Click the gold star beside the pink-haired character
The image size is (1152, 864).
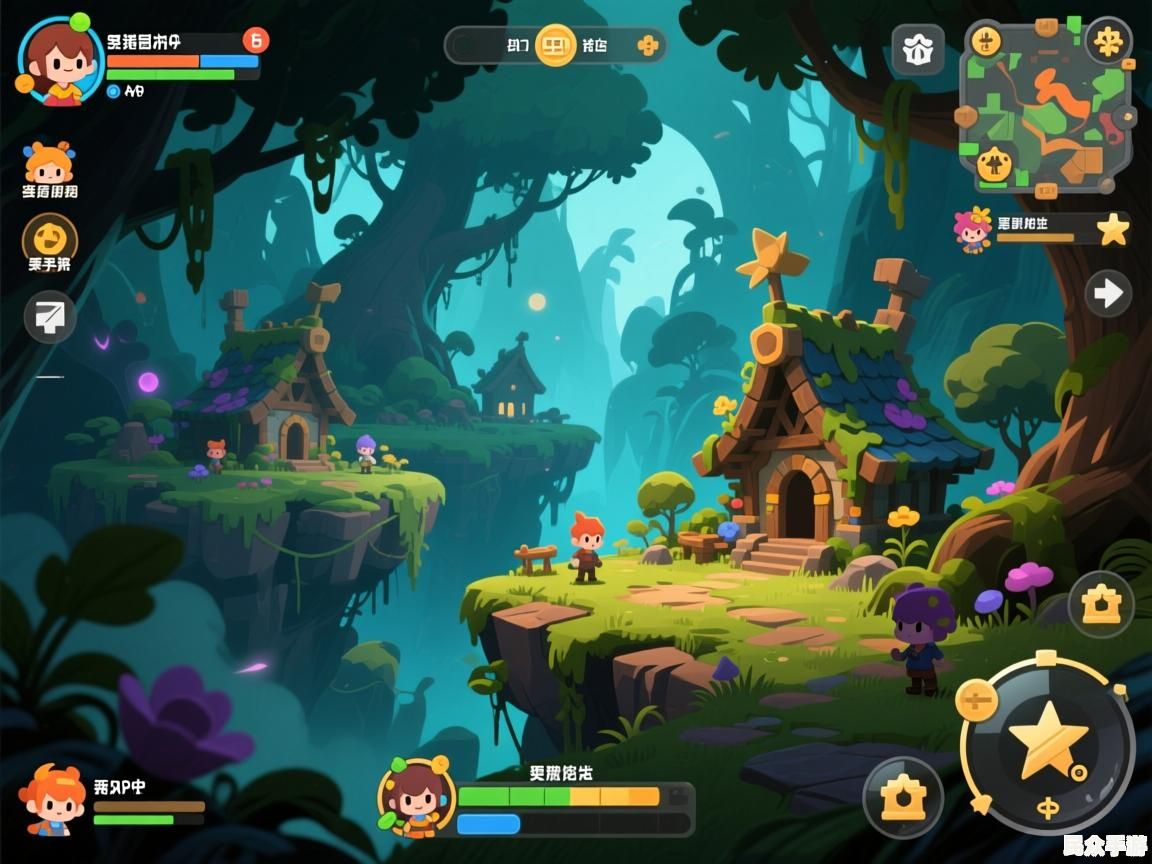click(1112, 230)
